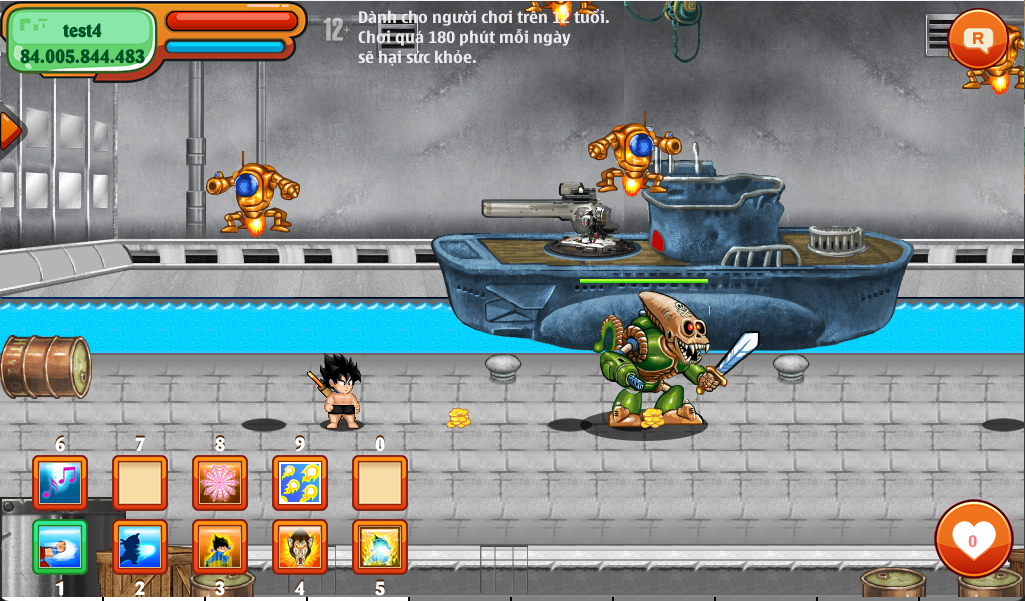Tap the heart button showing 0
Screen dimensions: 1025x601
tap(973, 539)
